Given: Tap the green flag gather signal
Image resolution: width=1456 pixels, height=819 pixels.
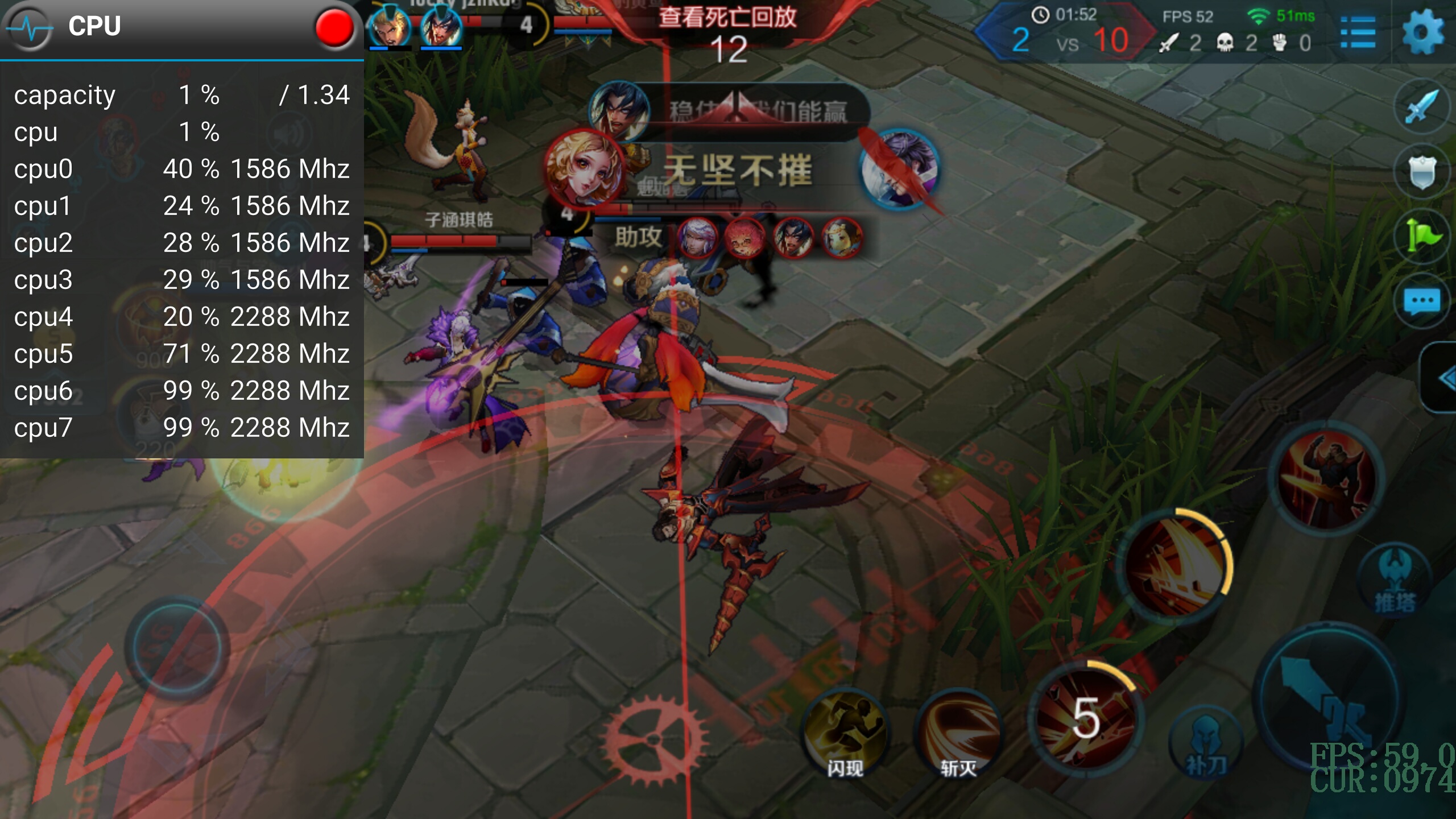Looking at the screenshot, I should point(1421,237).
